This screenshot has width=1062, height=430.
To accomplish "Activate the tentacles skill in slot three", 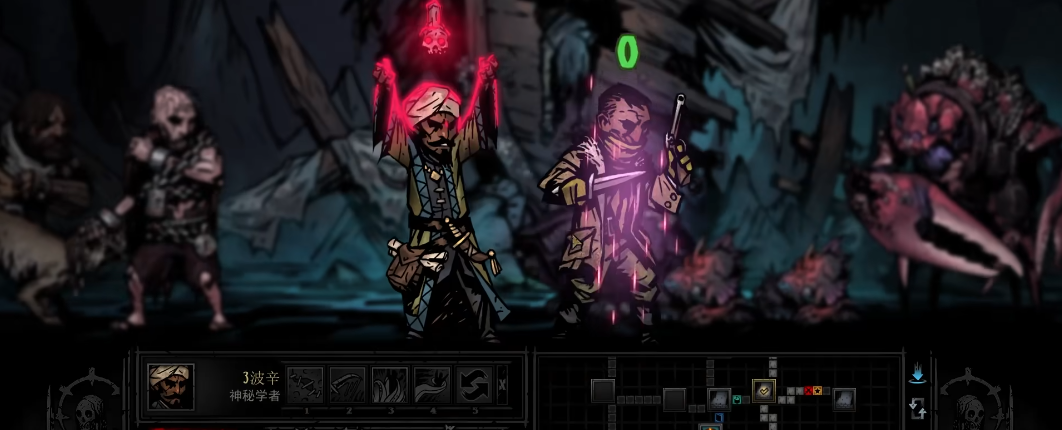I will (389, 385).
